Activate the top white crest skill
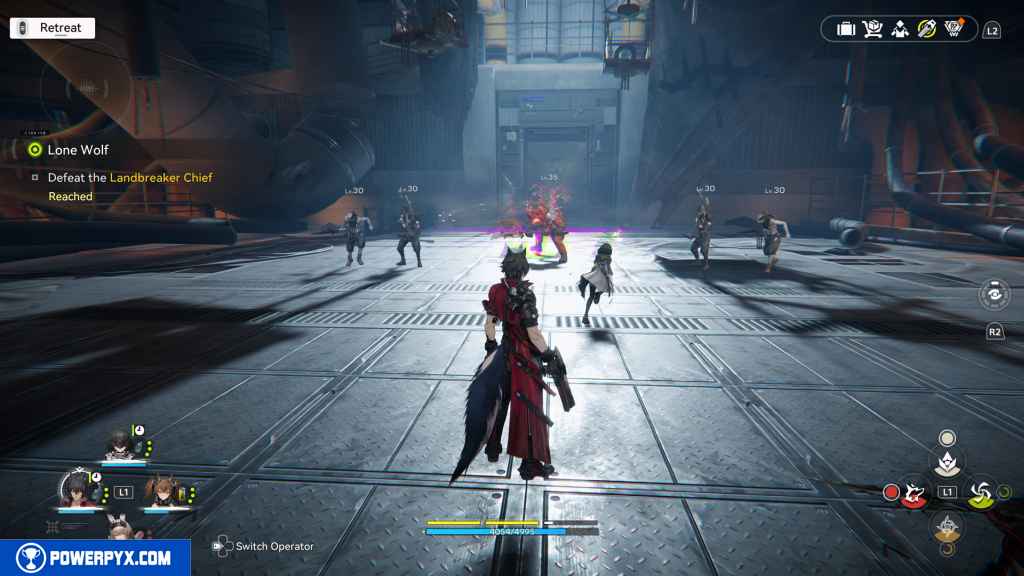1024x576 pixels. (946, 461)
